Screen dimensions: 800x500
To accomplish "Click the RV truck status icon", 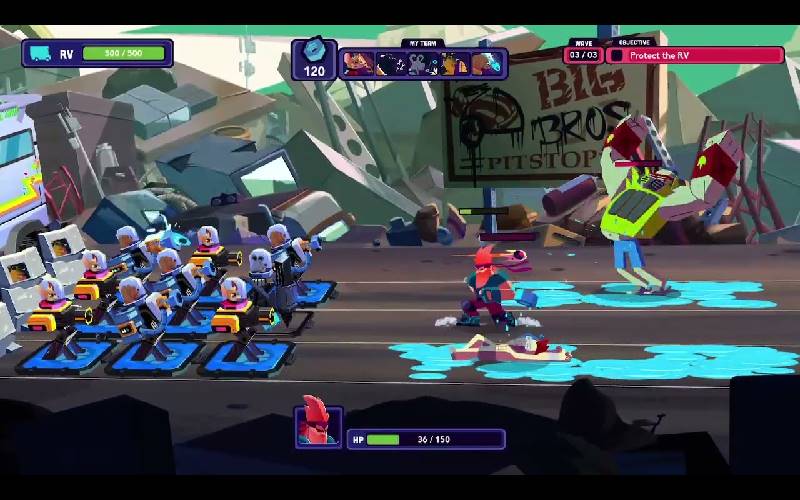I will [x=41, y=53].
